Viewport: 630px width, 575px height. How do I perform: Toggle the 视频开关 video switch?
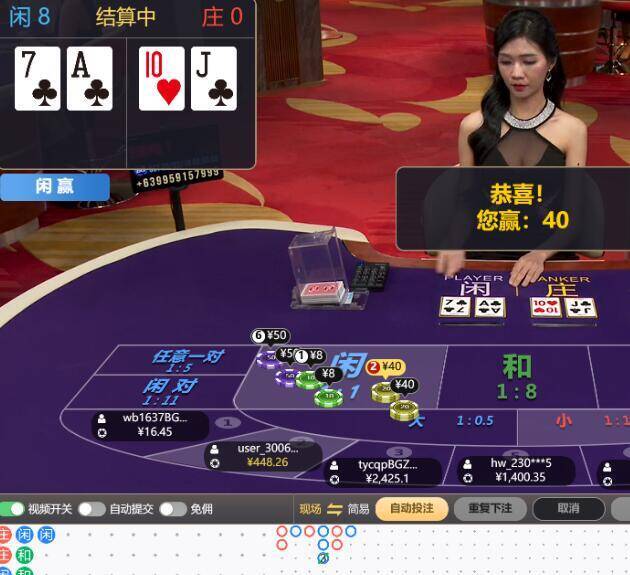13,509
